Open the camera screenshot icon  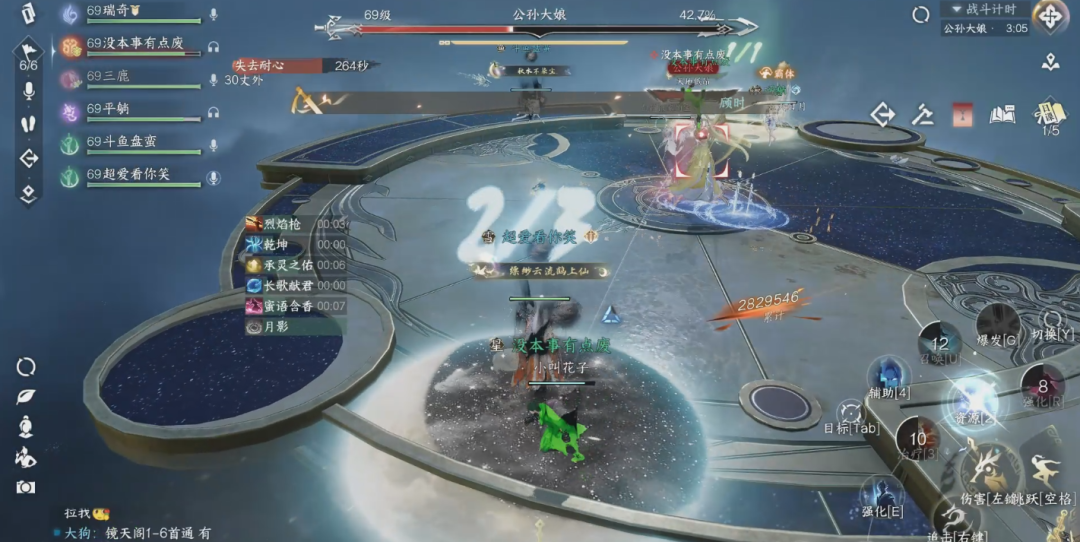click(26, 487)
